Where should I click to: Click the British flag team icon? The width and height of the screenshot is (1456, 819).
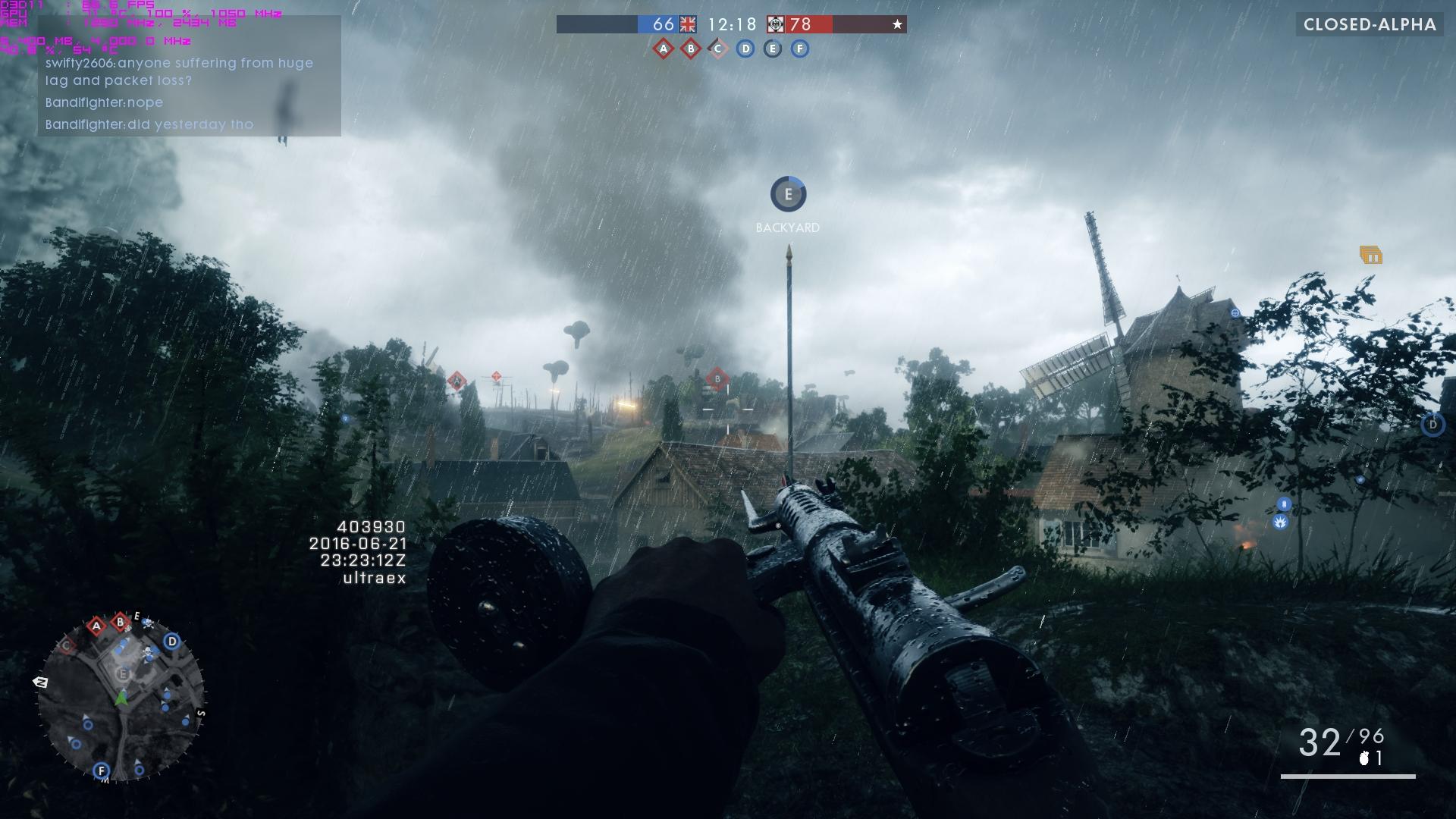point(688,24)
